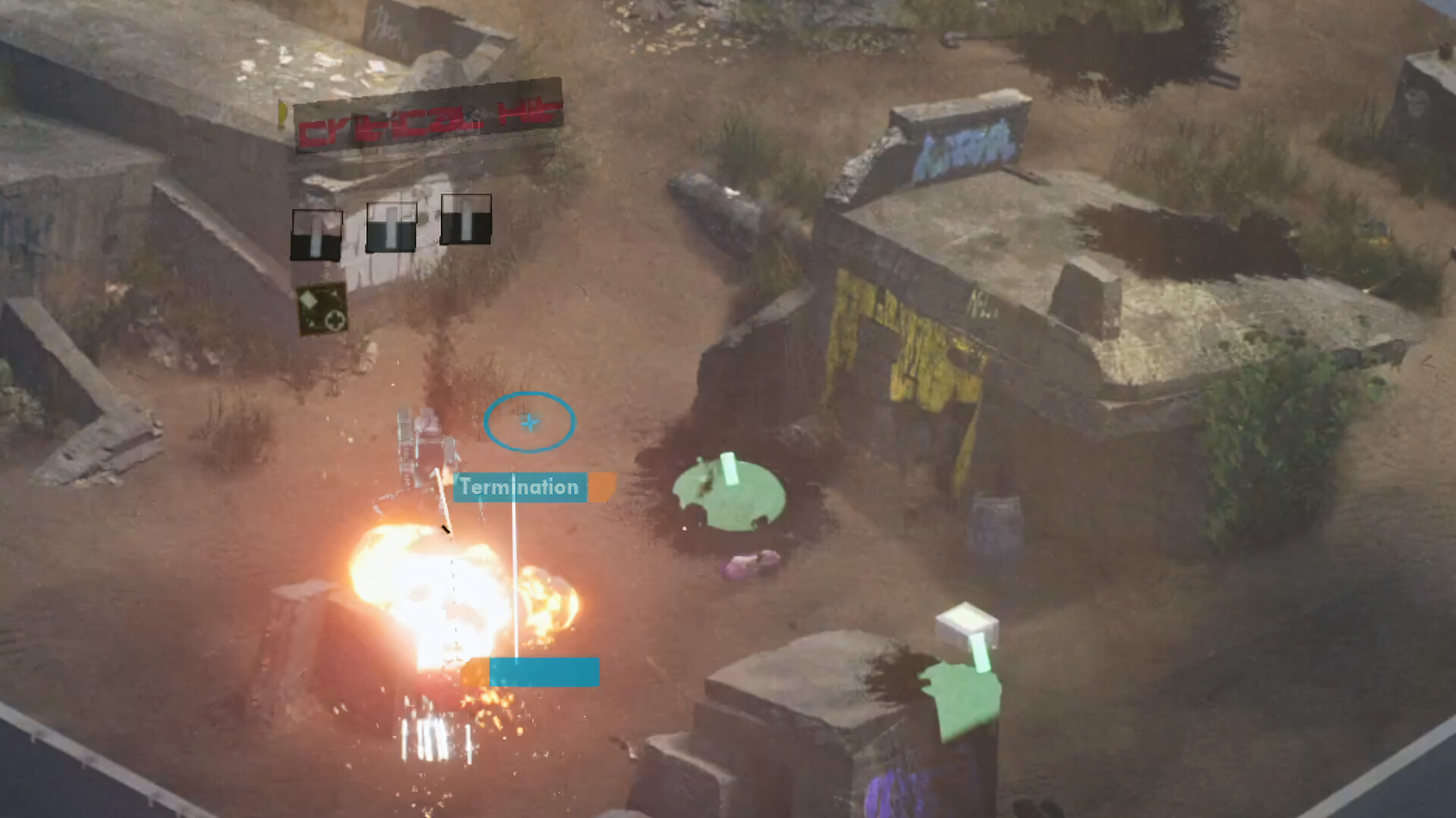
Task: Click the blue progress bar below the explosion
Action: pos(544,670)
